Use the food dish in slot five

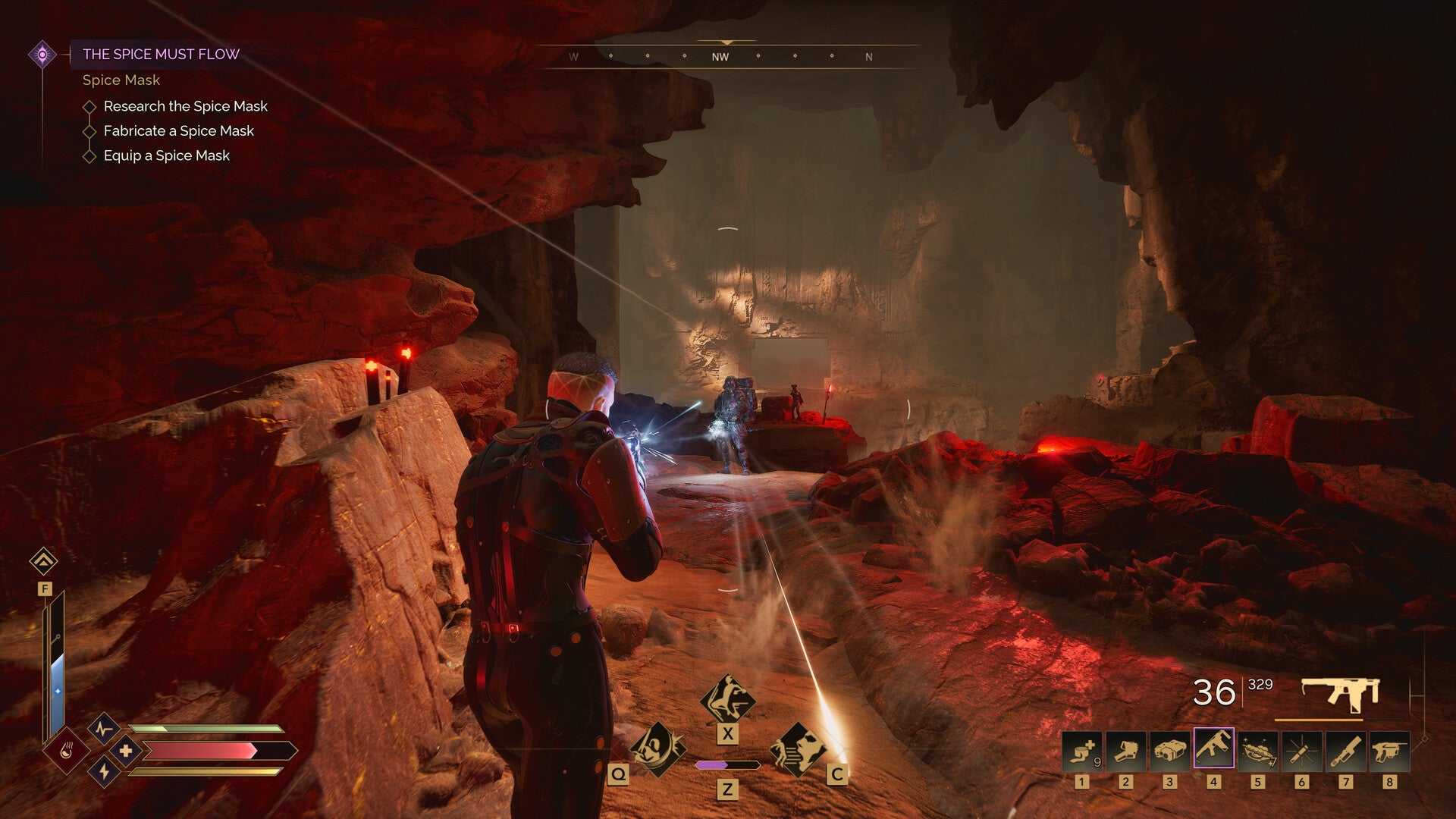1258,751
